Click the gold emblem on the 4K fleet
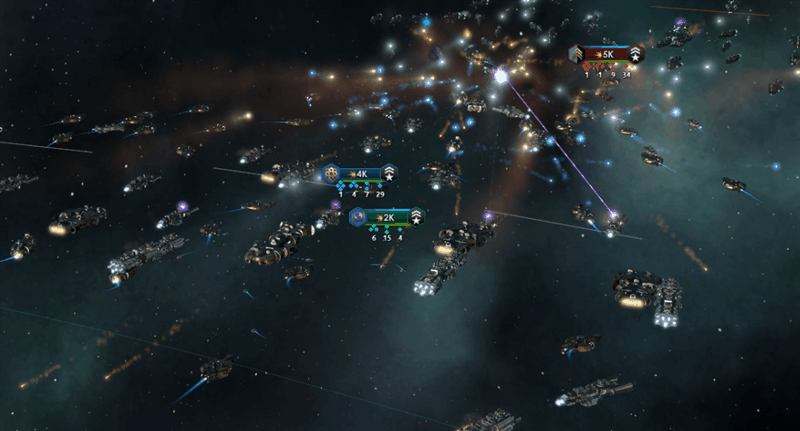This screenshot has width=800, height=431. [x=331, y=173]
